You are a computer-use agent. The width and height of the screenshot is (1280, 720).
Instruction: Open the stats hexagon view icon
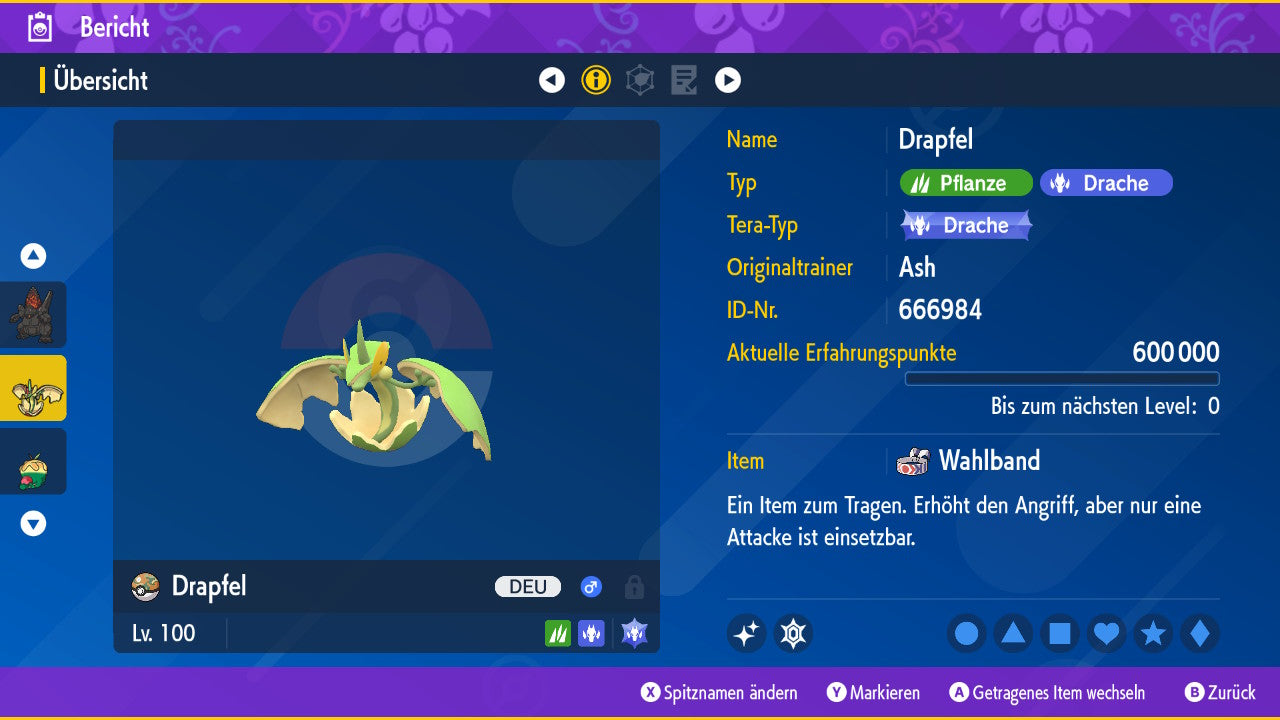(x=639, y=80)
